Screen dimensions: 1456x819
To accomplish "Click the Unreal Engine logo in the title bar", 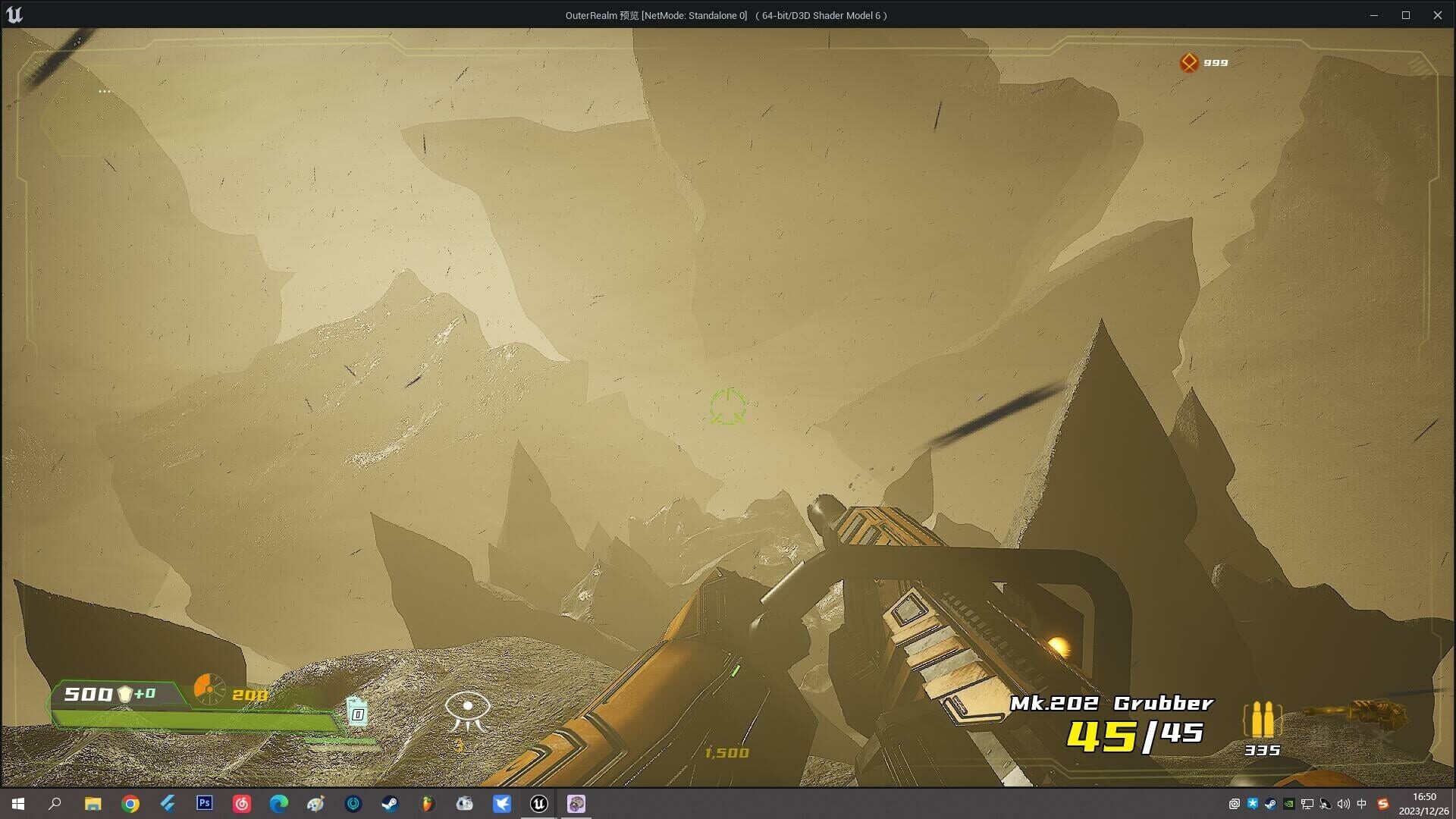I will click(16, 14).
